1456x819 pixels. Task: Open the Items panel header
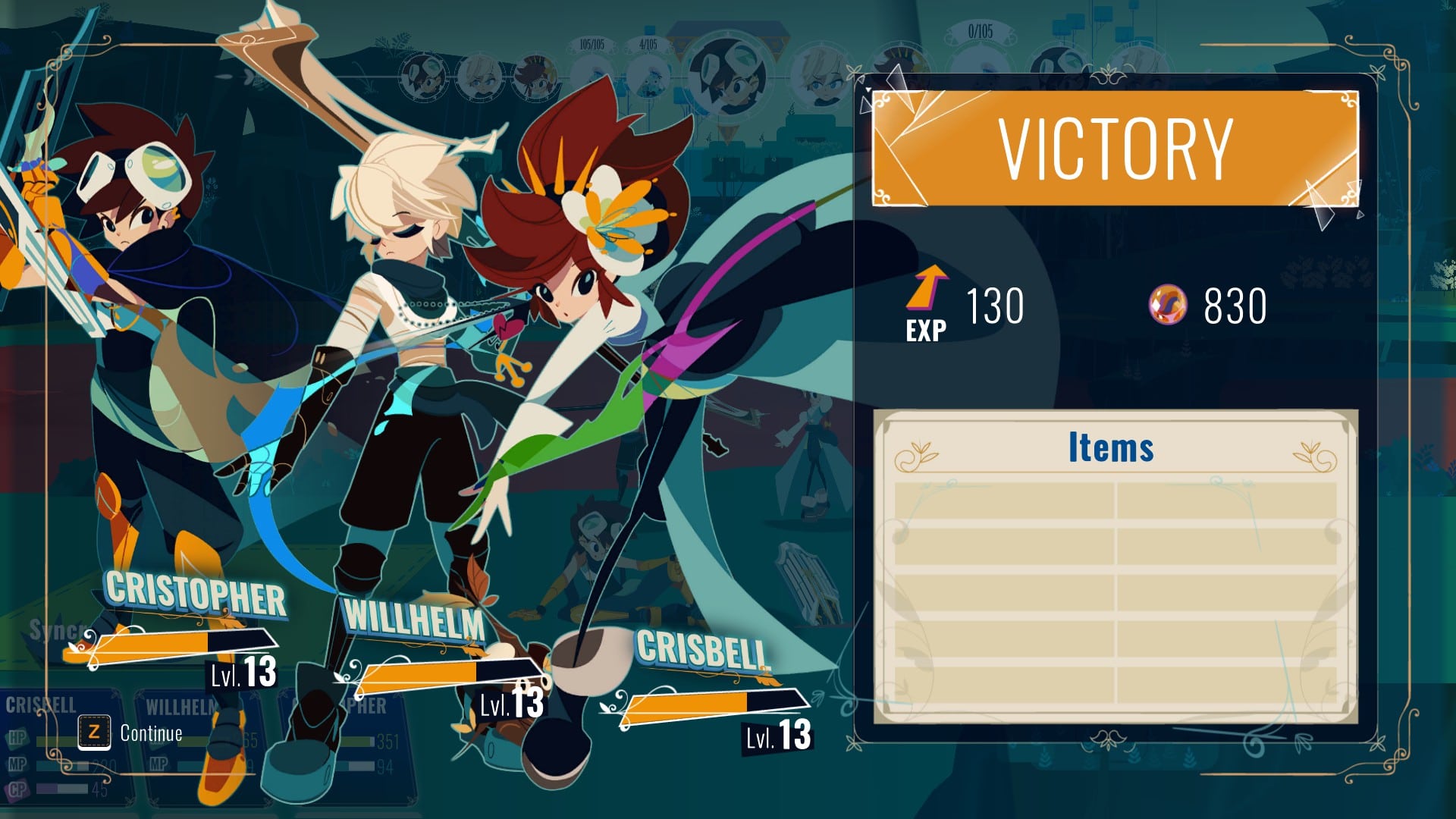[x=1111, y=447]
